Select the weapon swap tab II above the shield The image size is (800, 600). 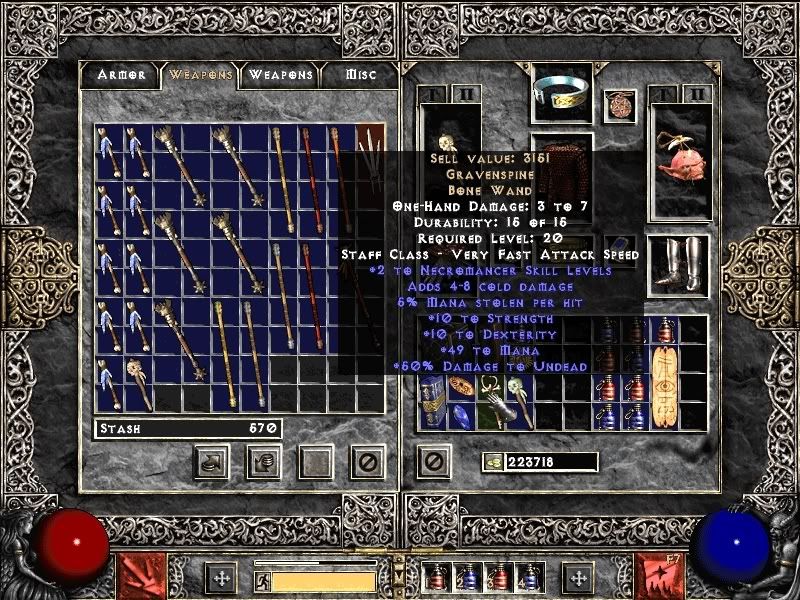(696, 95)
